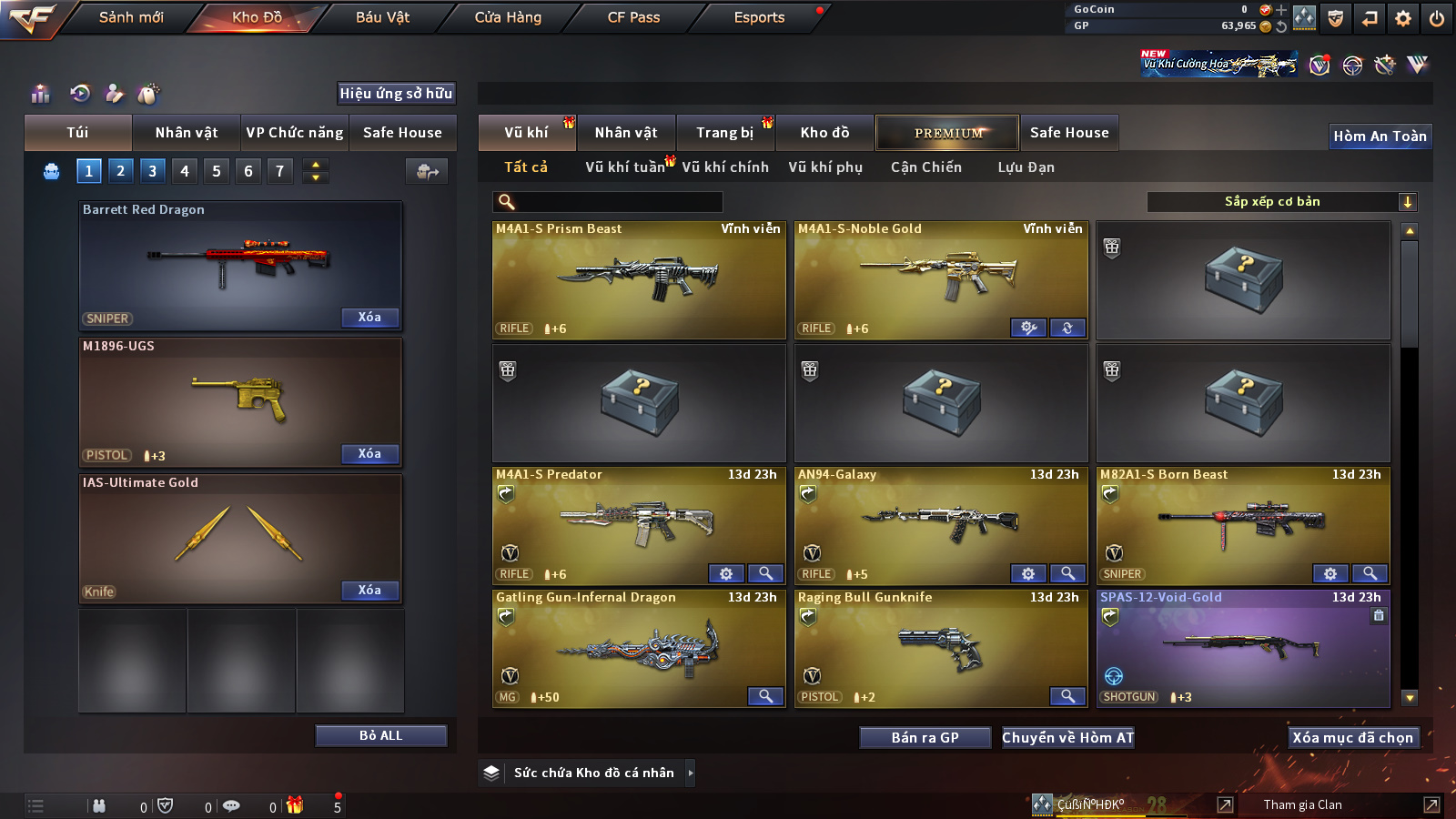Select the M4A1-S Prism Beast rifle

pyautogui.click(x=639, y=280)
